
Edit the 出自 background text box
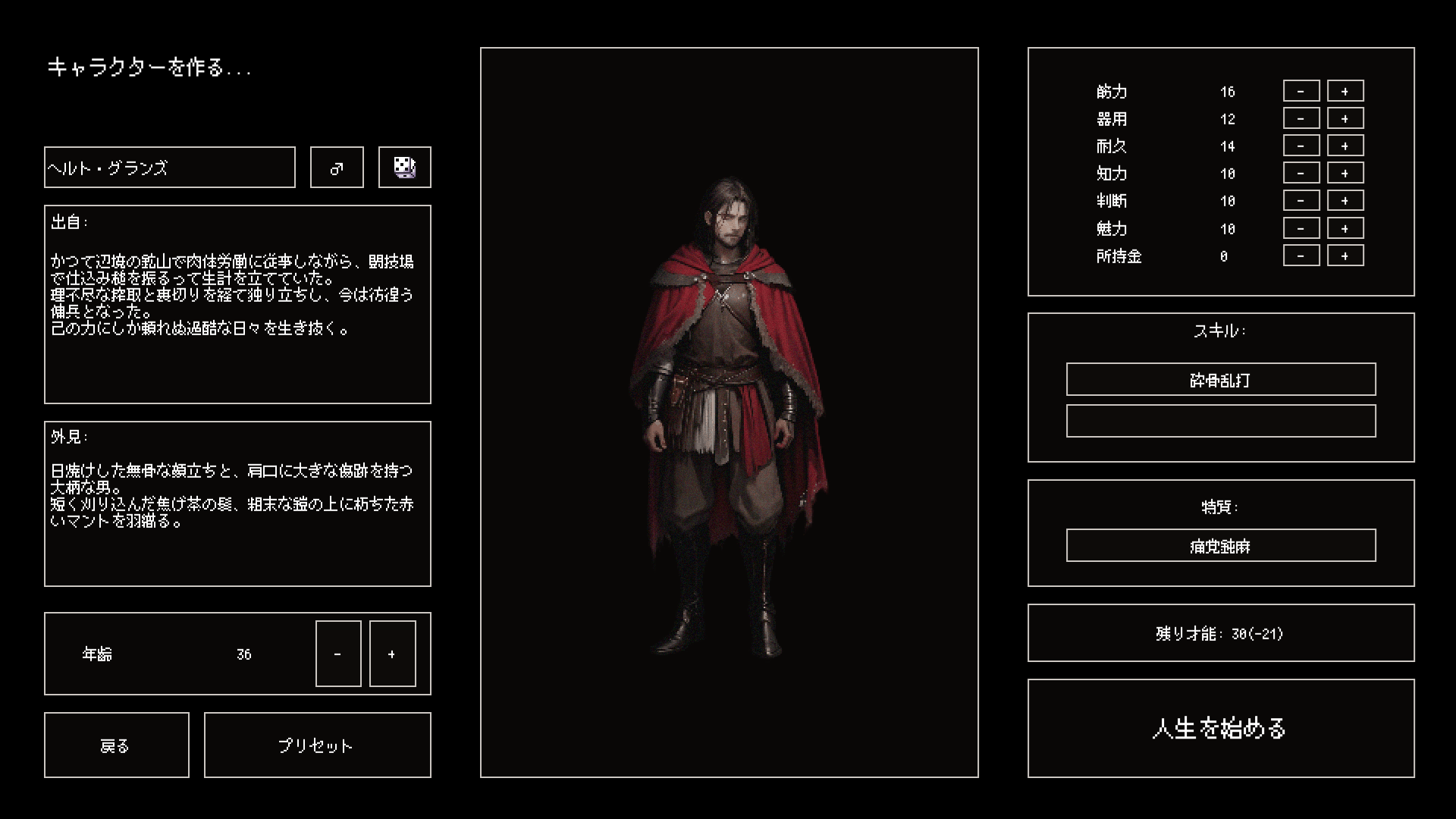click(237, 304)
